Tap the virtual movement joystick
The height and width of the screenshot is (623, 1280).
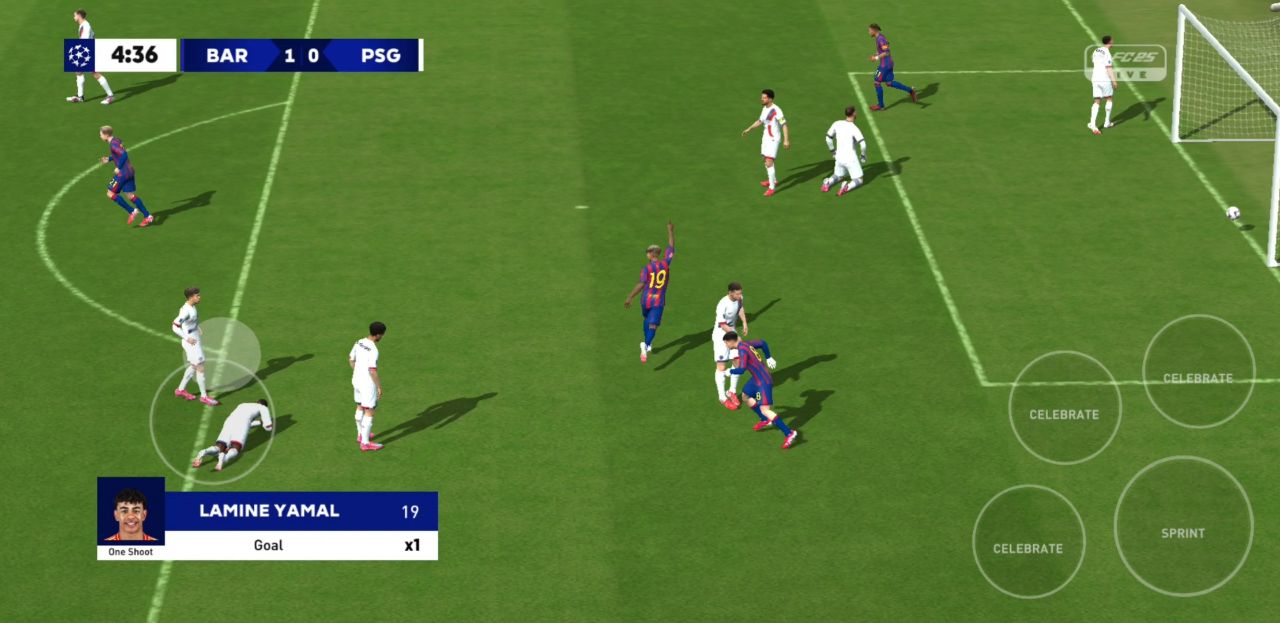click(212, 420)
